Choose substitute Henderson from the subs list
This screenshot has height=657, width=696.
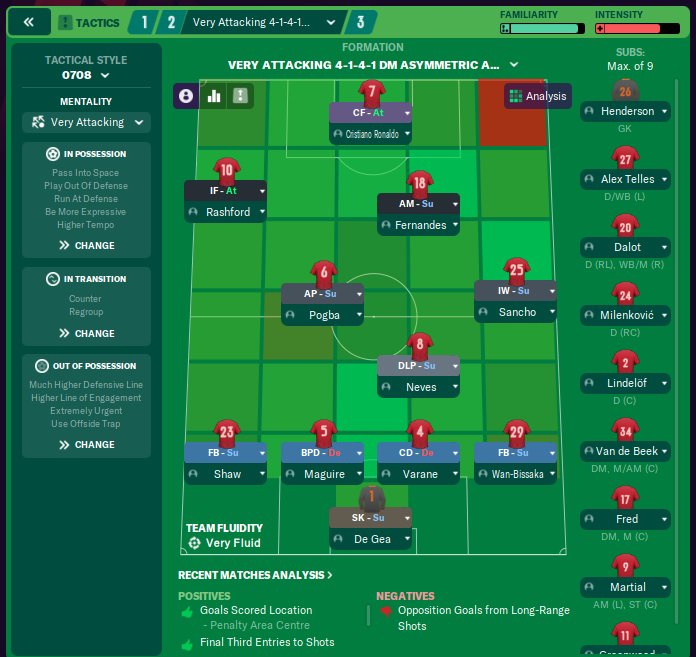(x=627, y=112)
